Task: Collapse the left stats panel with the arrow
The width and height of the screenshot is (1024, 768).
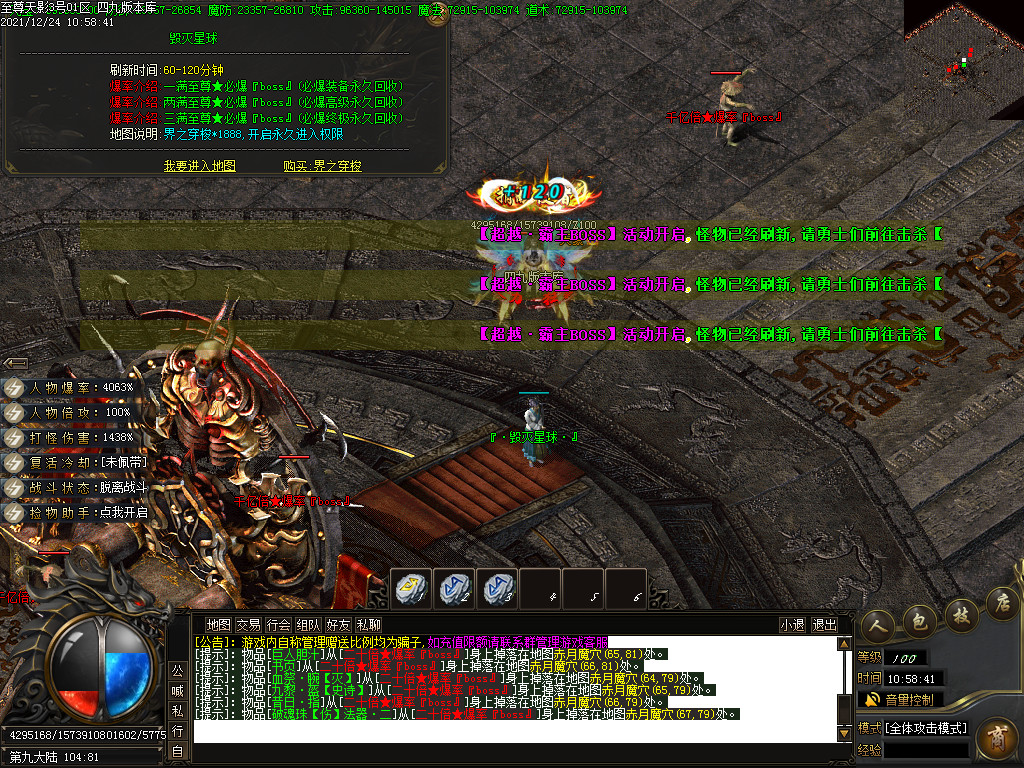Action: click(15, 363)
